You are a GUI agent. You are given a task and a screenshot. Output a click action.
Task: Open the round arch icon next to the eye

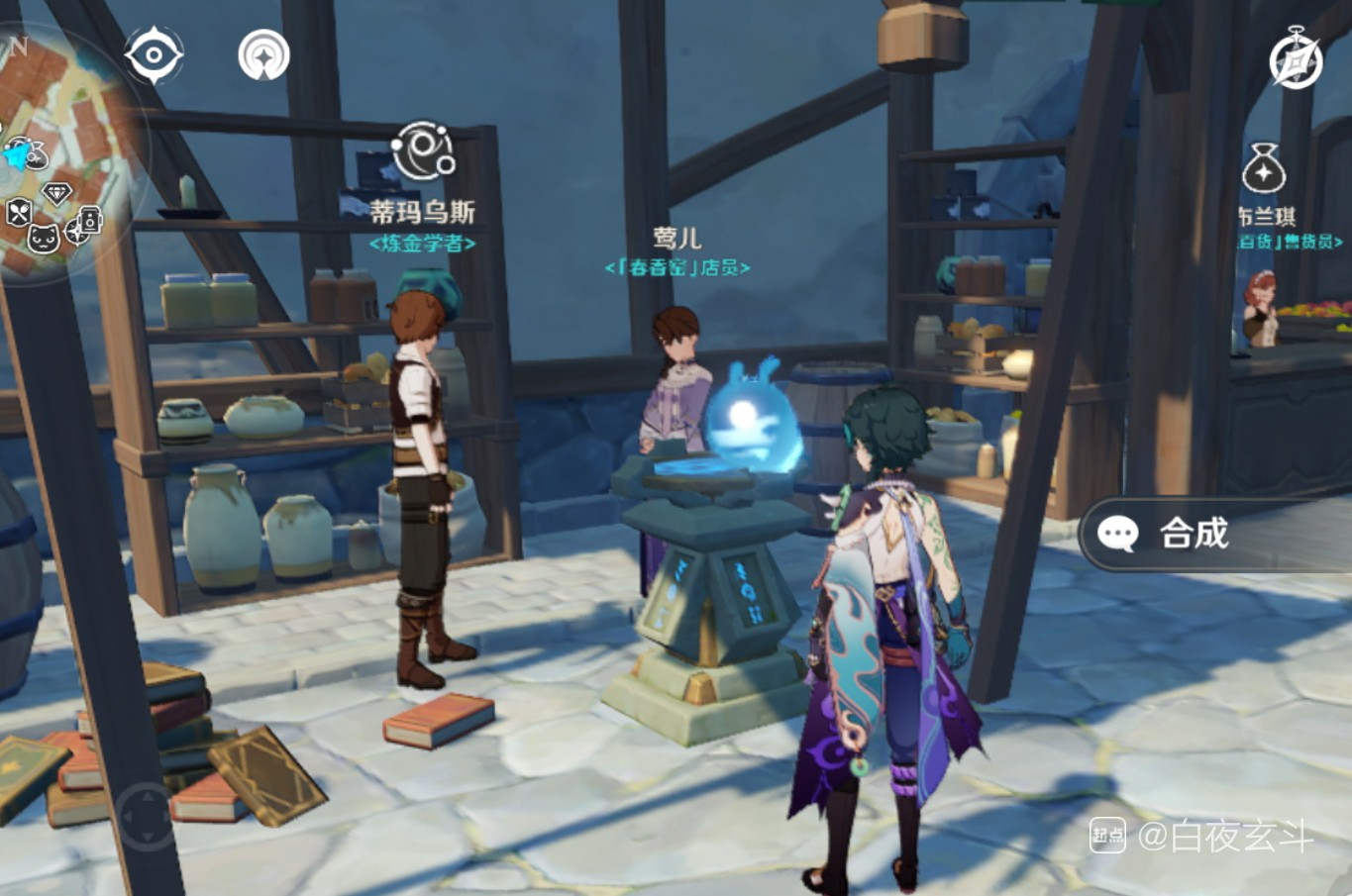click(263, 54)
